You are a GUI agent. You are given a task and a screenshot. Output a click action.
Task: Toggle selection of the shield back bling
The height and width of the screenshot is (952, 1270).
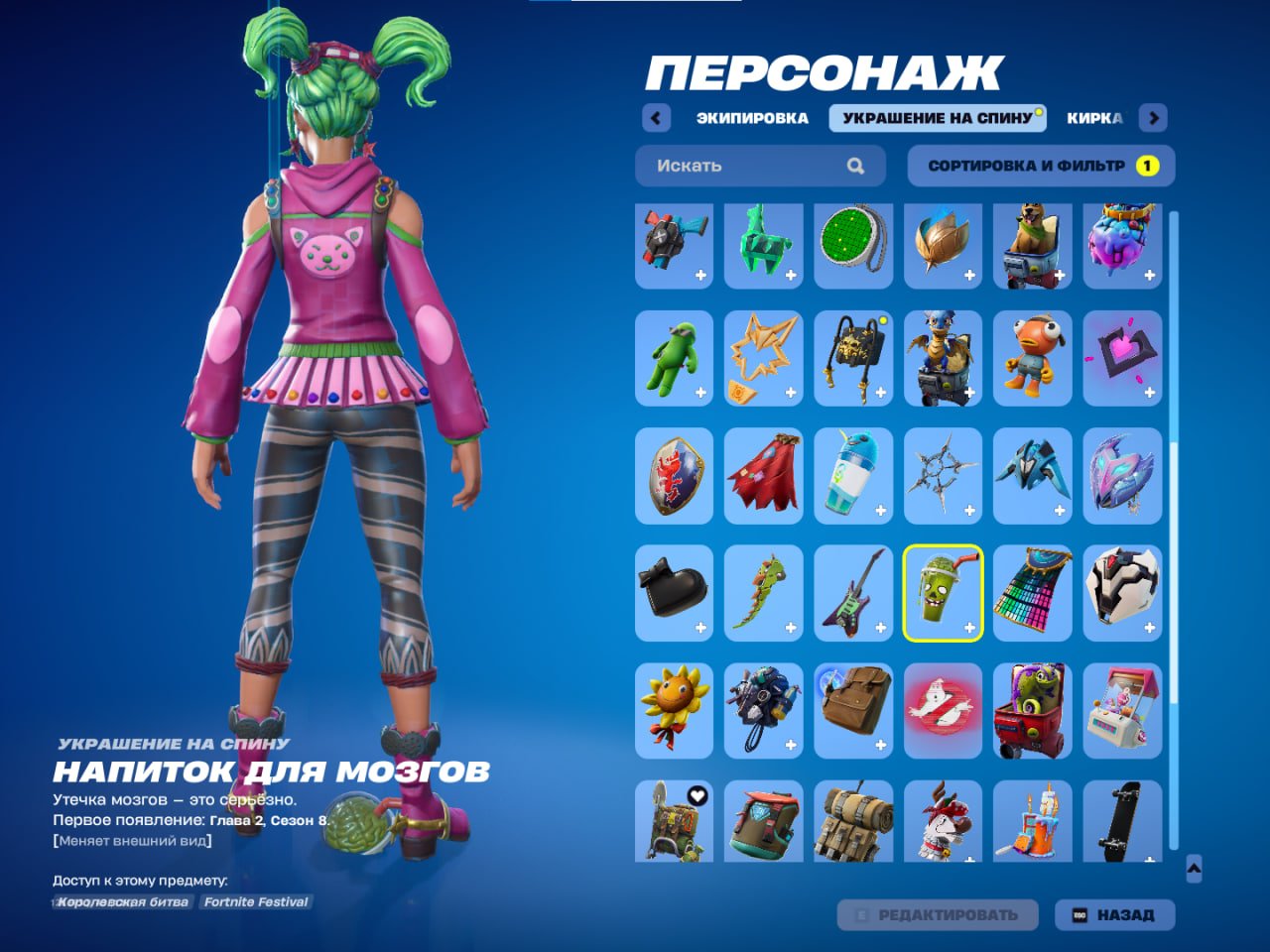pyautogui.click(x=674, y=477)
